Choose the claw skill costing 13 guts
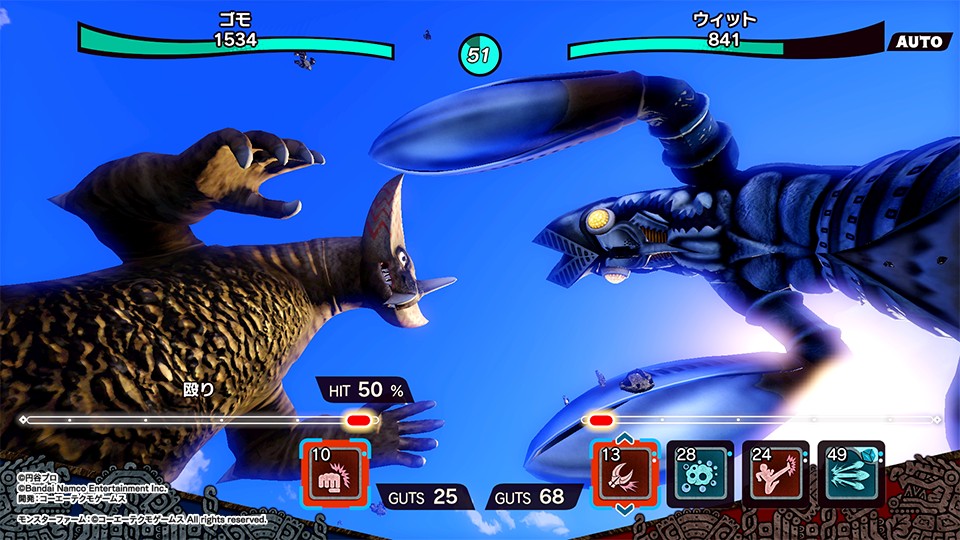Screen dimensions: 960x540 (x=625, y=470)
